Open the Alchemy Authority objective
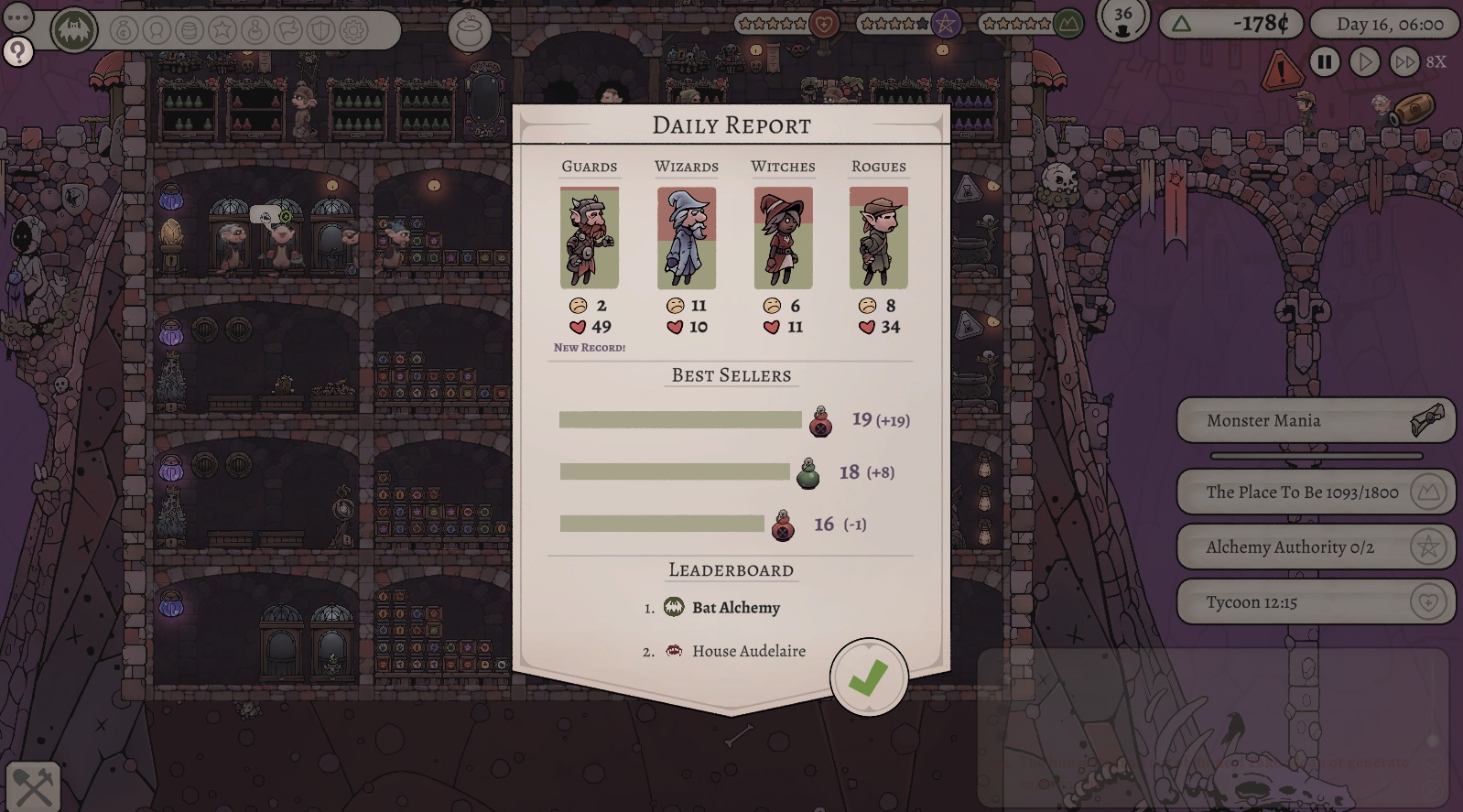Image resolution: width=1463 pixels, height=812 pixels. coord(1315,547)
